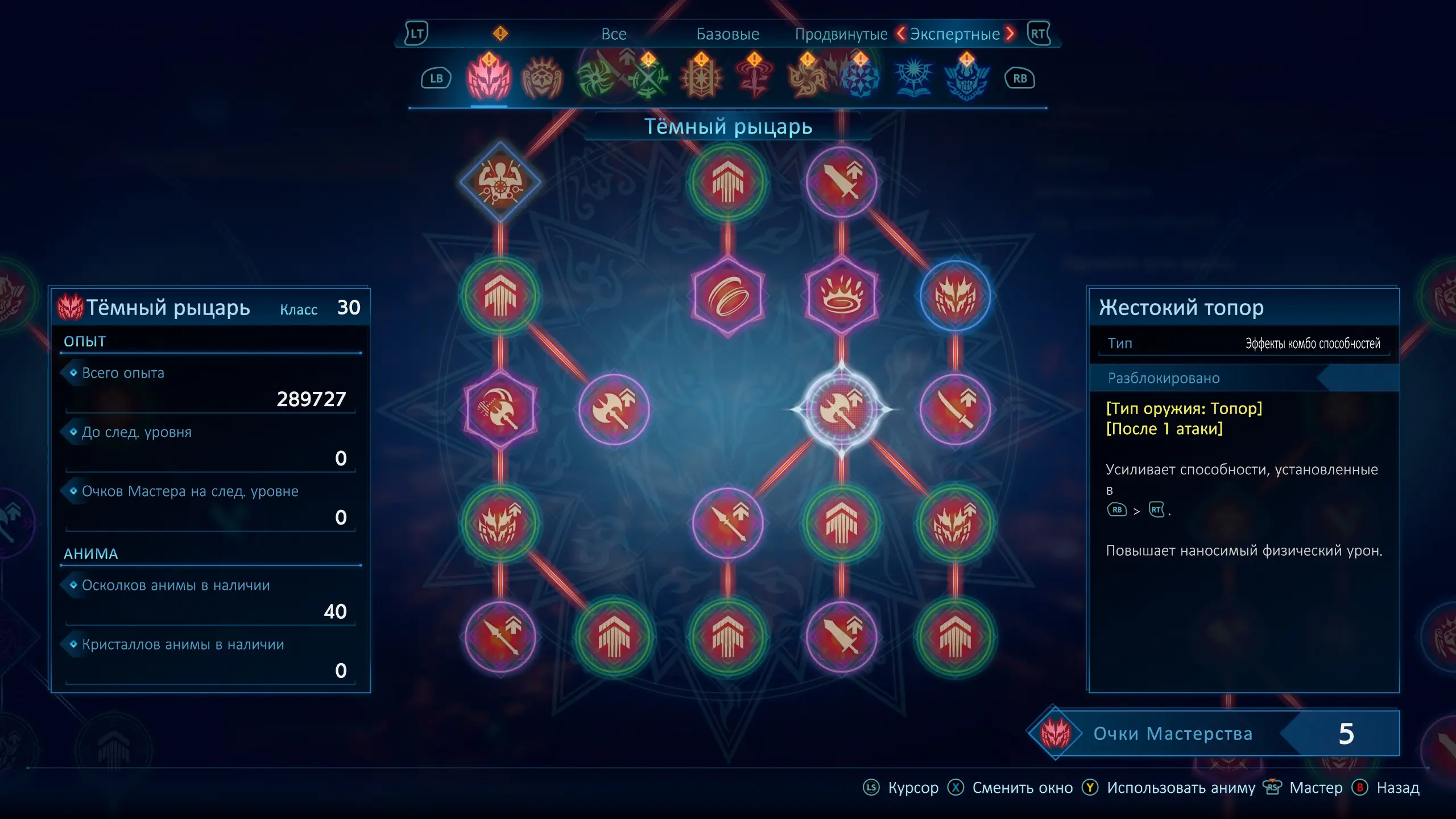Pick the scythe-axe hexagon skill node
The image size is (1456, 819).
(x=500, y=409)
